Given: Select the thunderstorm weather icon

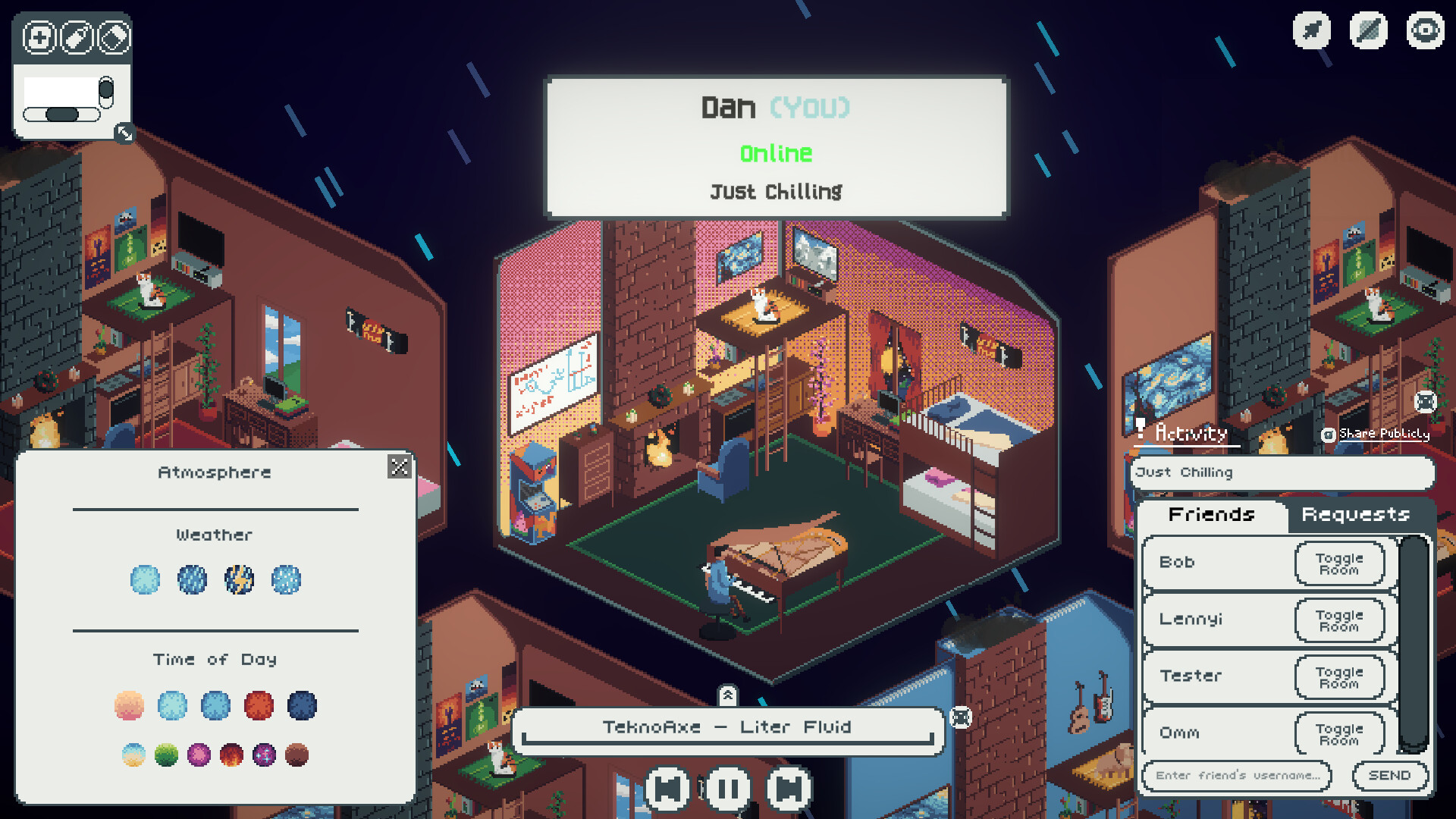Looking at the screenshot, I should [x=240, y=580].
